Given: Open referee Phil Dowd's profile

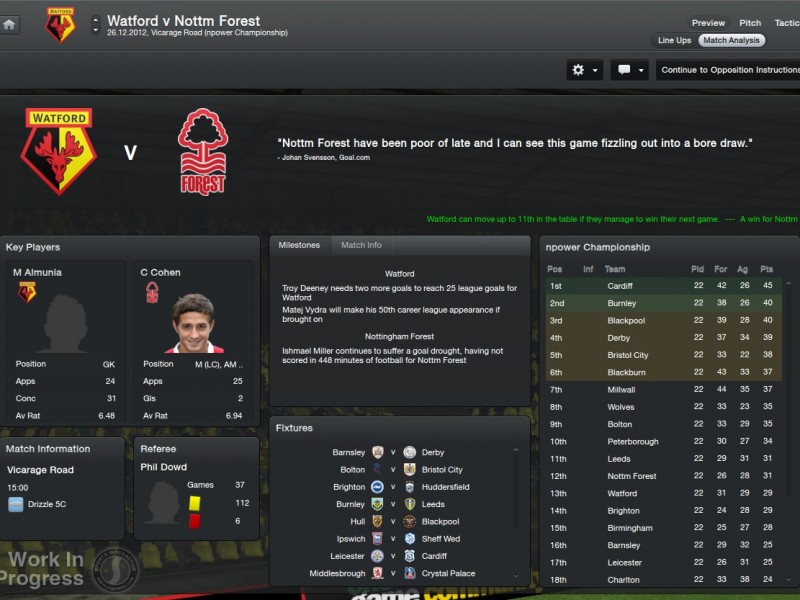Looking at the screenshot, I should tap(162, 467).
